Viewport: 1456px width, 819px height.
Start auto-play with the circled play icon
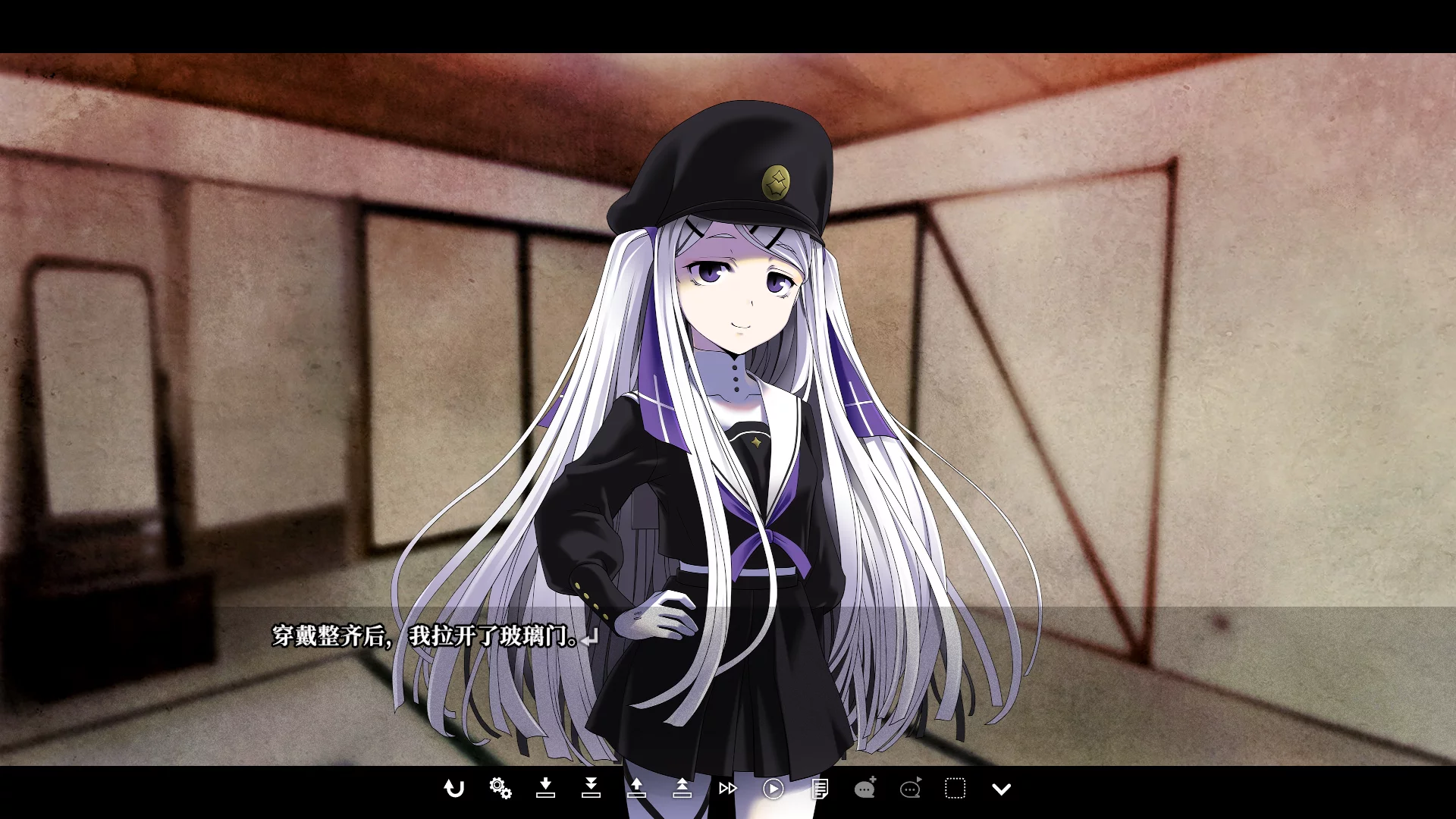pos(773,789)
